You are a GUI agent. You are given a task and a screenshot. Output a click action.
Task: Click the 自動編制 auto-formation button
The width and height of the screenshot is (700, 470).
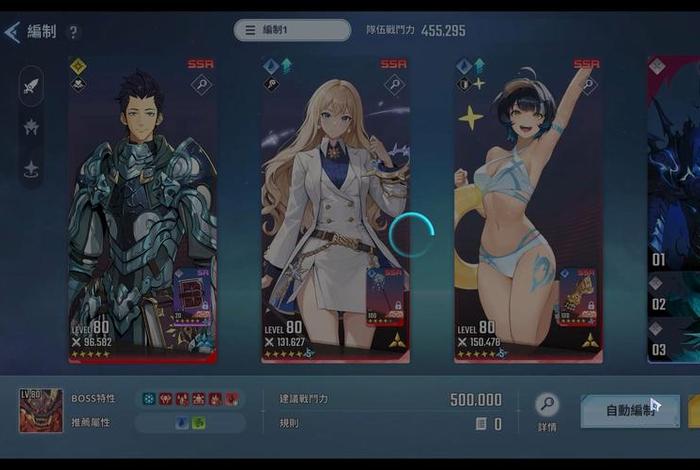pos(630,410)
